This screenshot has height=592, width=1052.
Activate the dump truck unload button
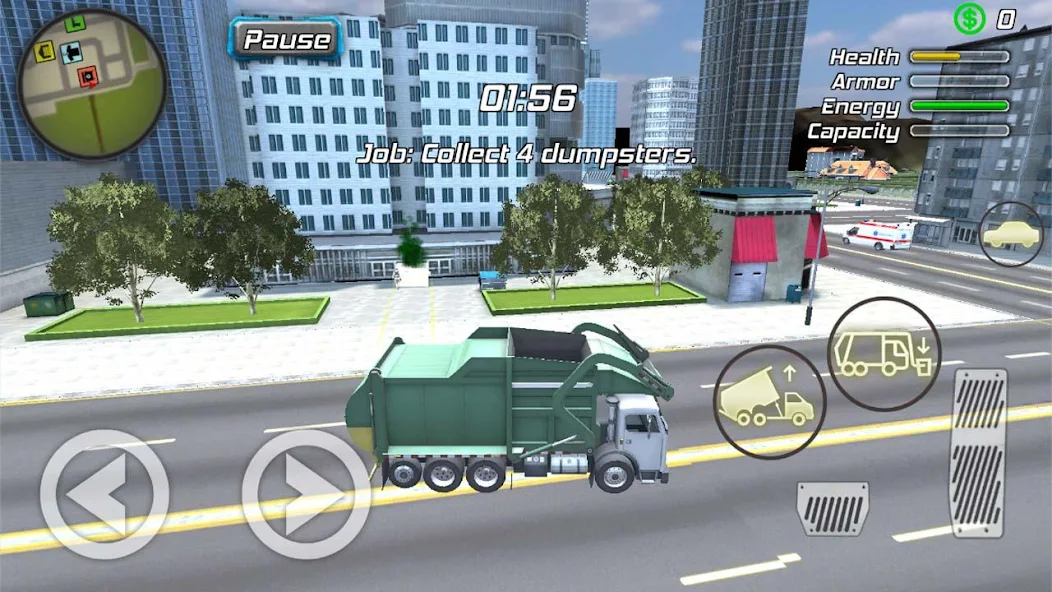click(769, 401)
